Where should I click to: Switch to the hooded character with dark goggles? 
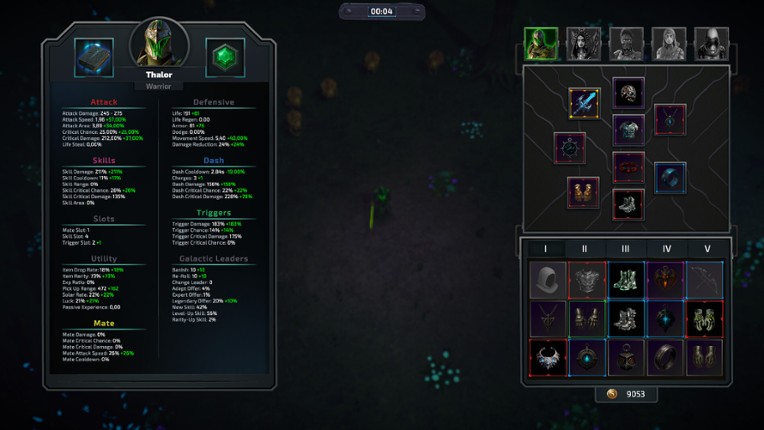712,44
